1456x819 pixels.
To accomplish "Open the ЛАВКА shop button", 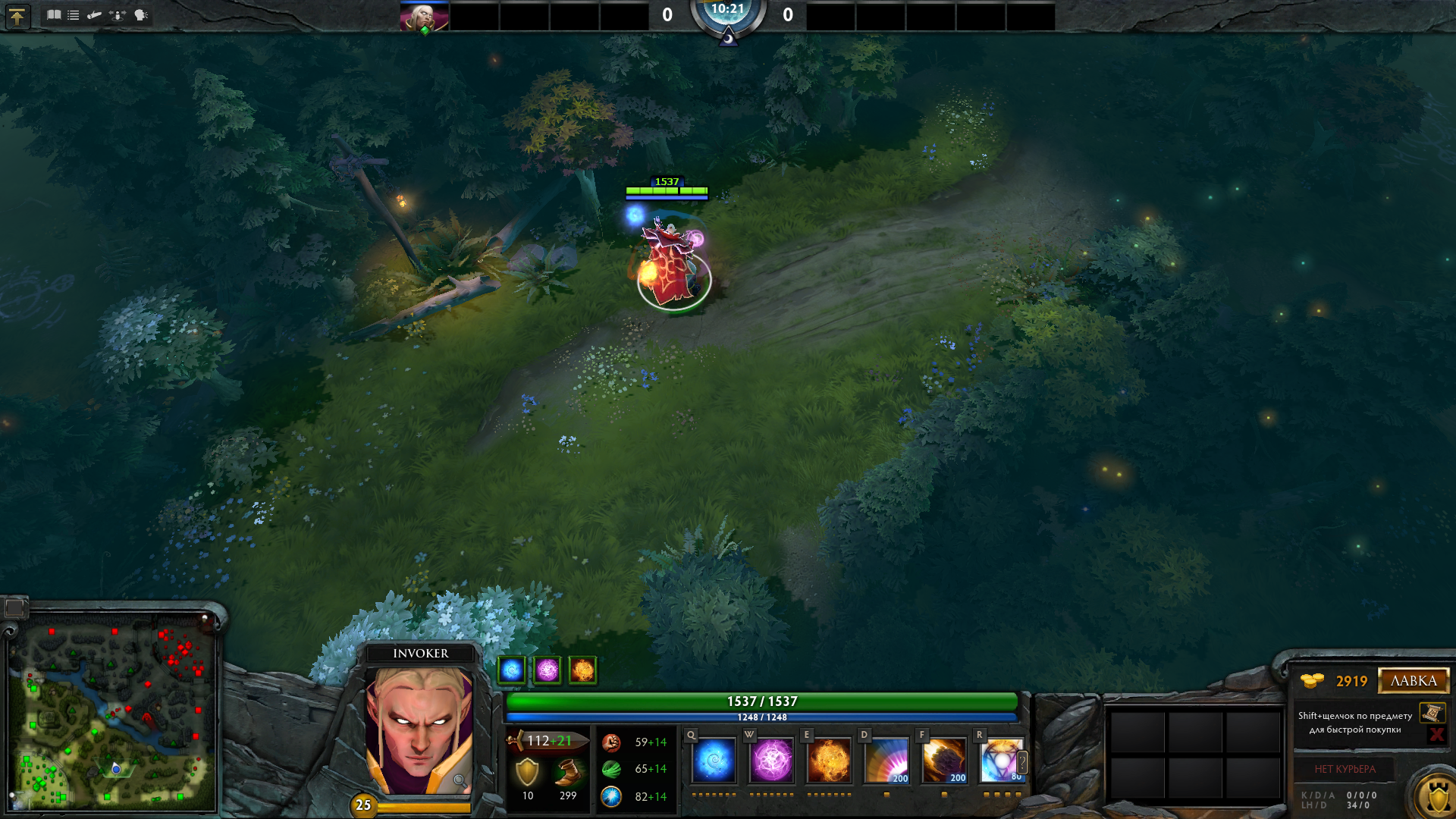I will 1414,681.
